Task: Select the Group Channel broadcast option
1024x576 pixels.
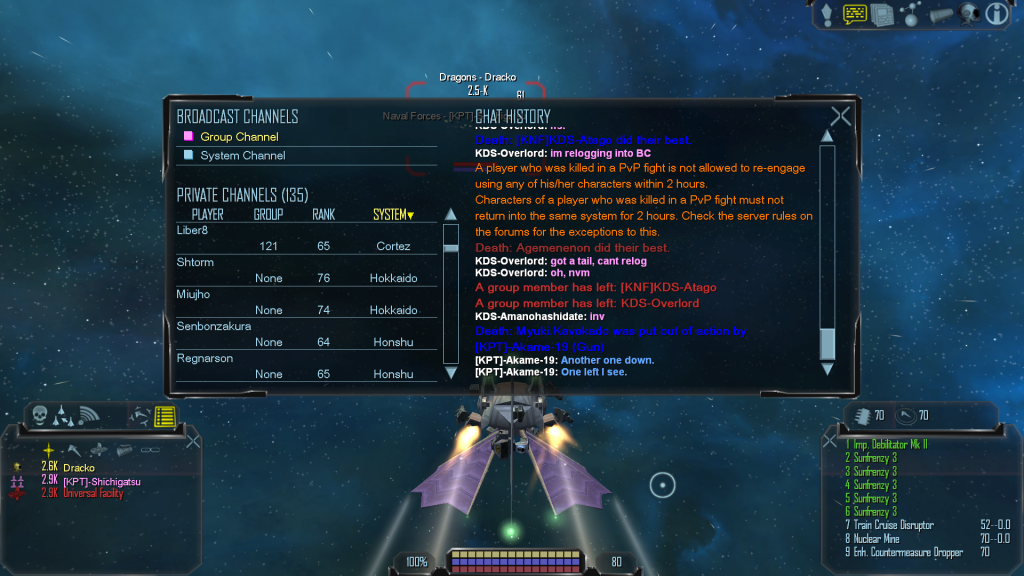Action: [x=239, y=137]
